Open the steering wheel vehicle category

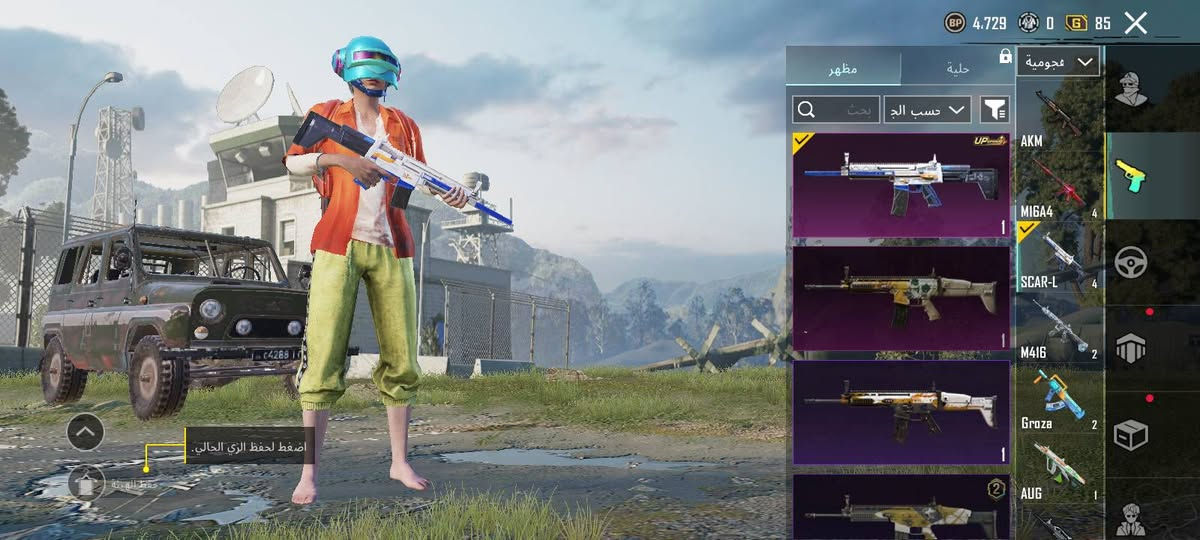click(x=1131, y=262)
